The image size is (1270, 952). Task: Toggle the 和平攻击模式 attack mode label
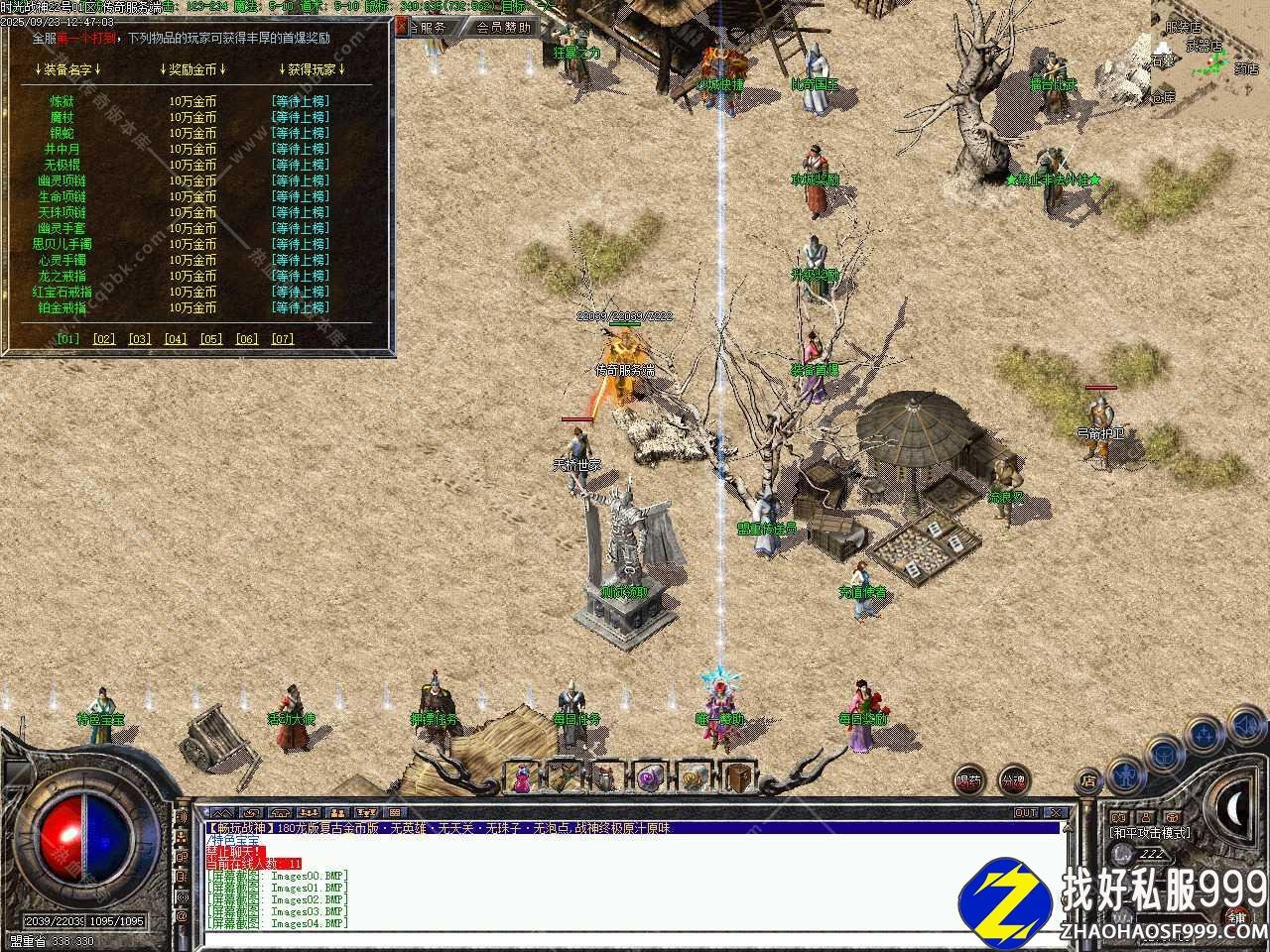tap(1151, 833)
